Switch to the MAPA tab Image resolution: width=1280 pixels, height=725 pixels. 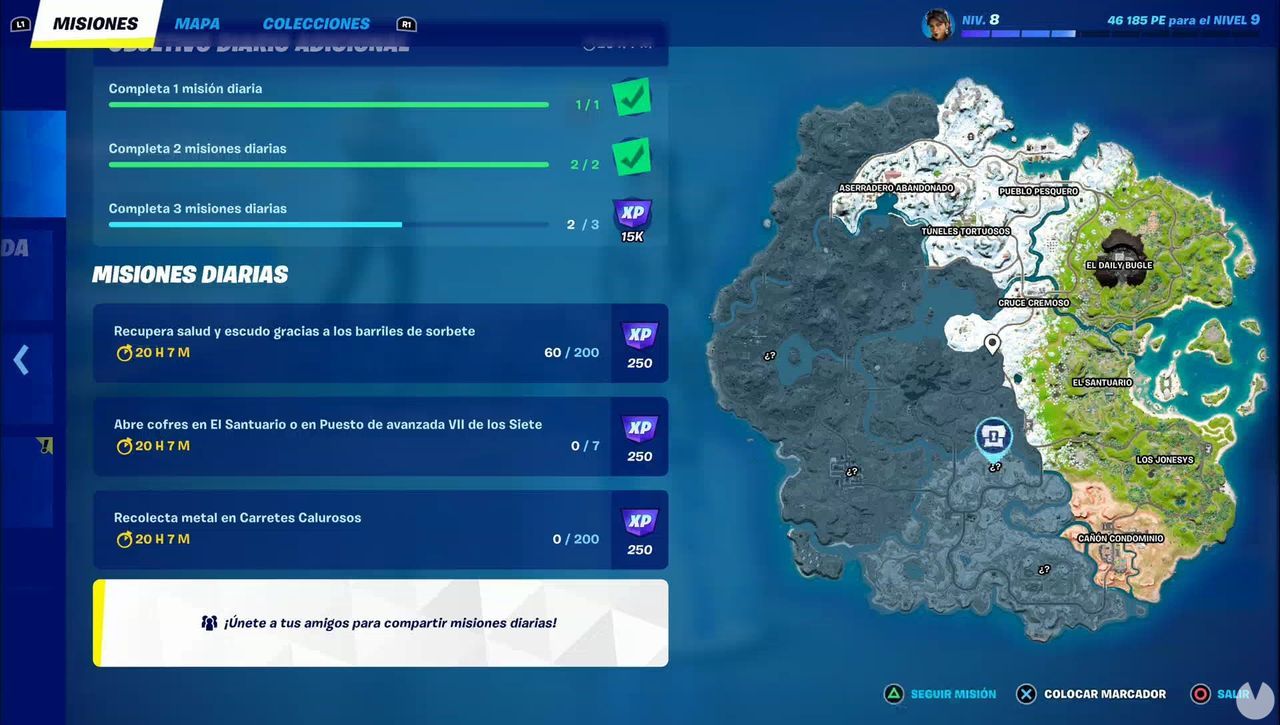click(x=196, y=23)
